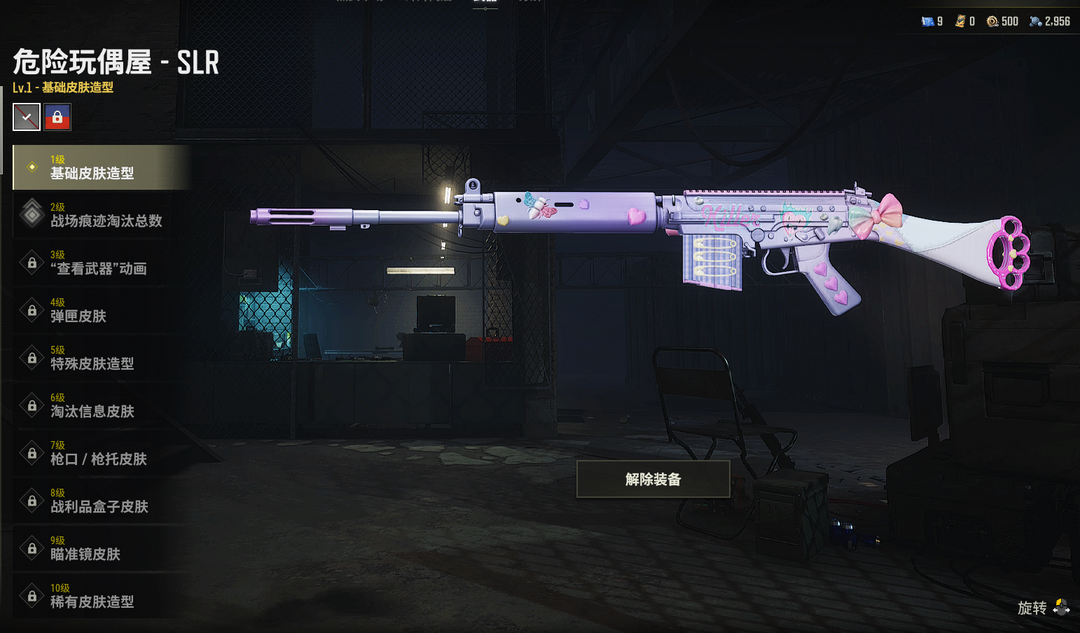The image size is (1080, 633).
Task: Choose the 2级 战场痕迹淘汰总数 entry
Action: tap(100, 215)
